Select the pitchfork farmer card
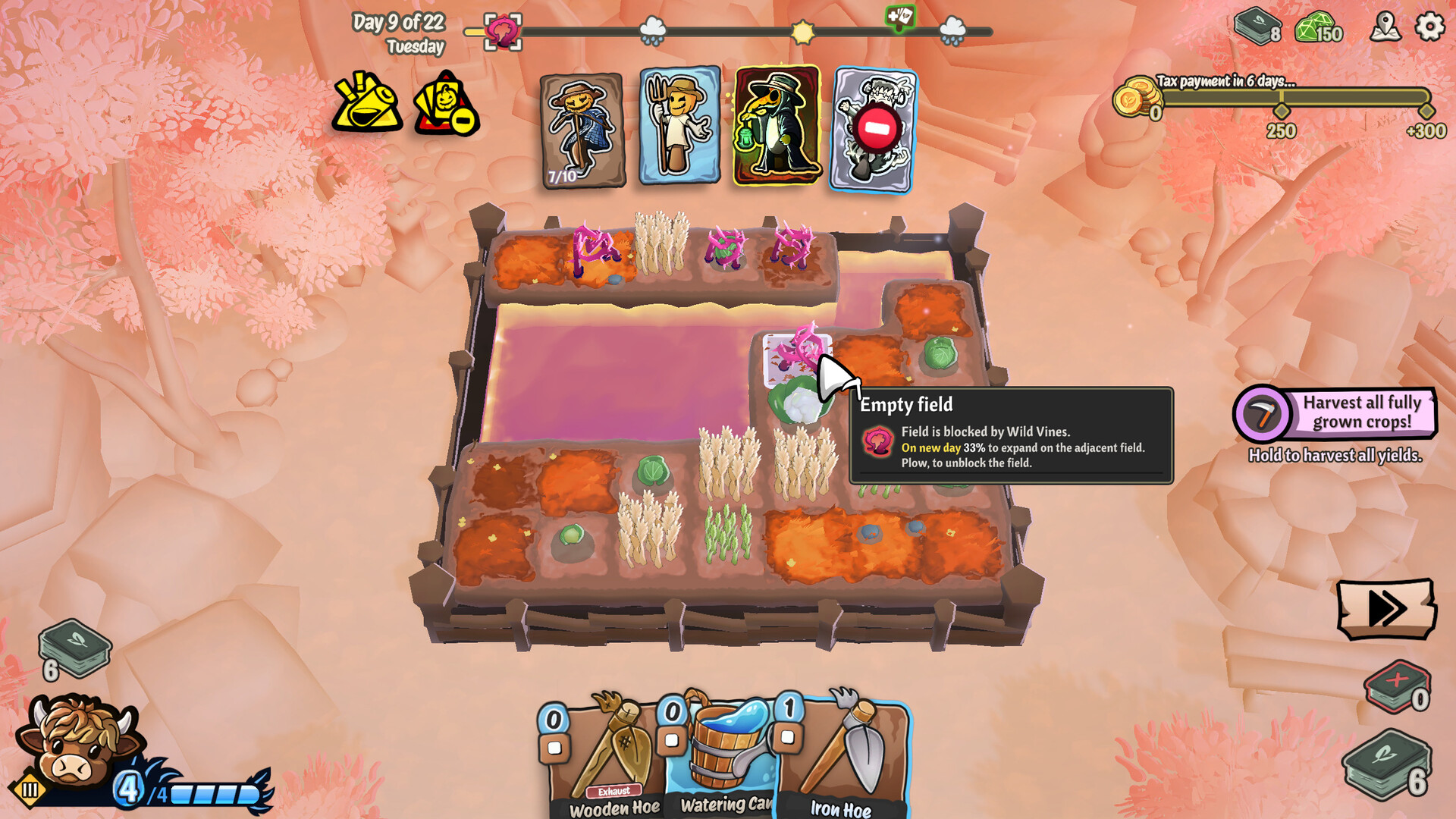Image resolution: width=1456 pixels, height=819 pixels. [x=679, y=125]
